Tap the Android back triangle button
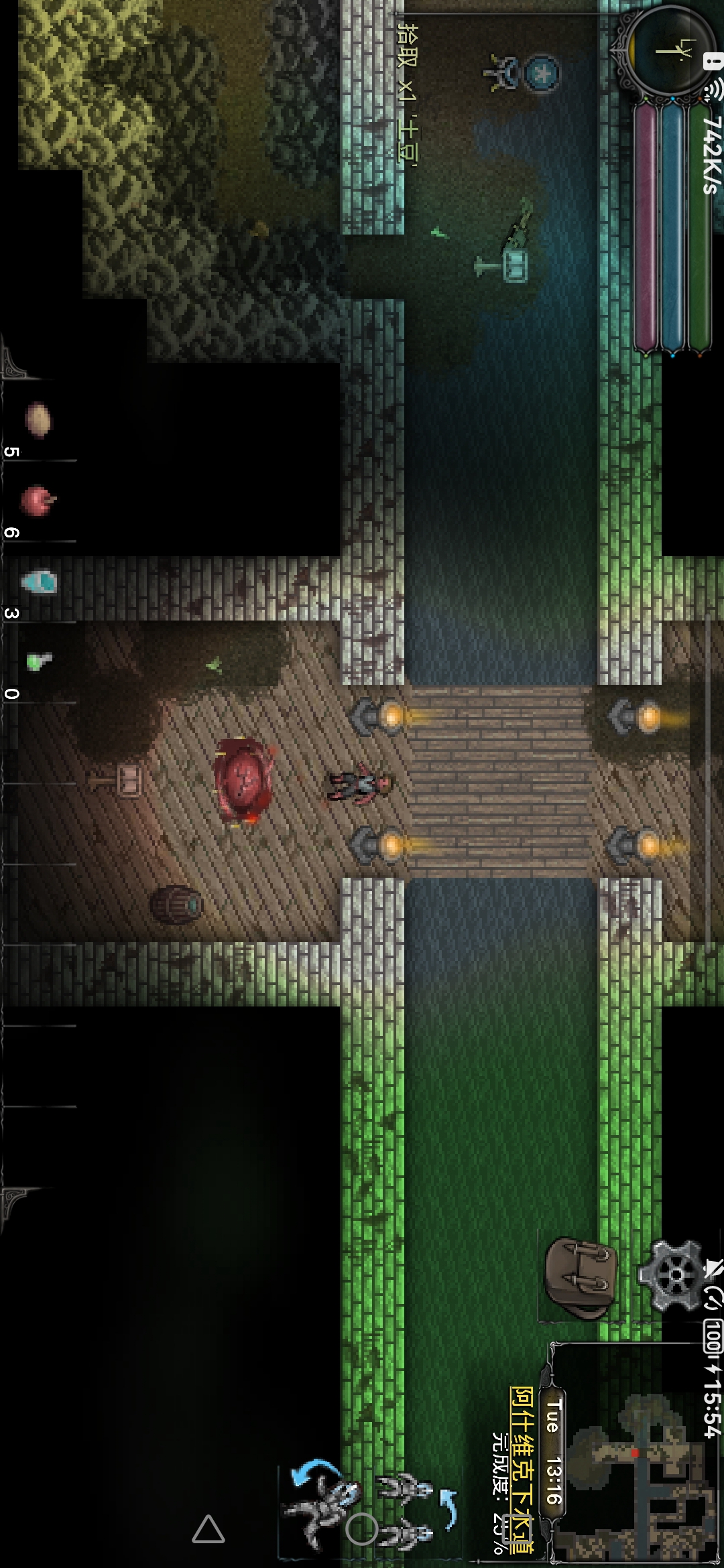Viewport: 724px width, 1568px height. click(208, 1529)
